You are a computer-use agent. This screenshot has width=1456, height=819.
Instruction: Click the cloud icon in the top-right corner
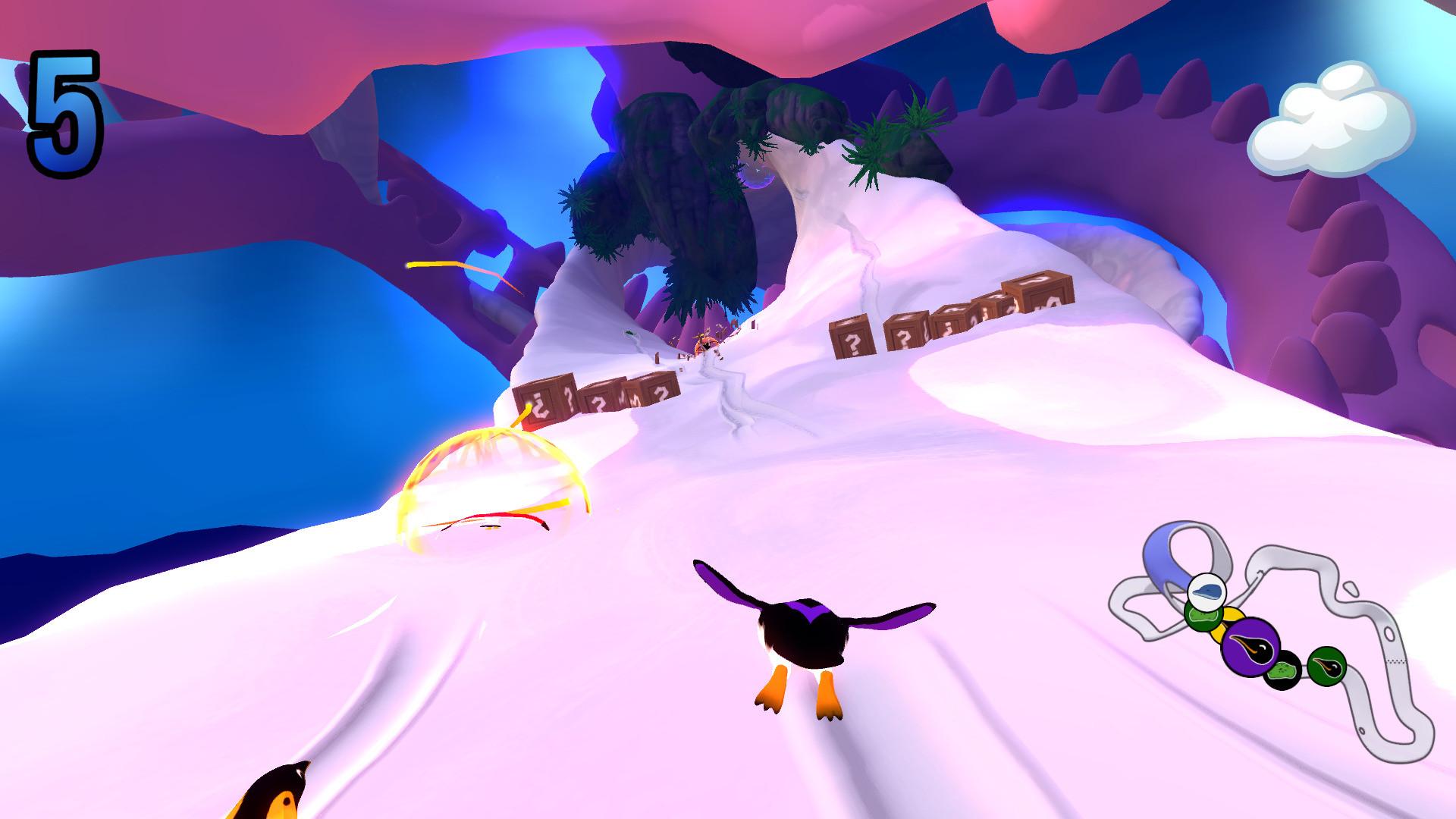click(1336, 118)
